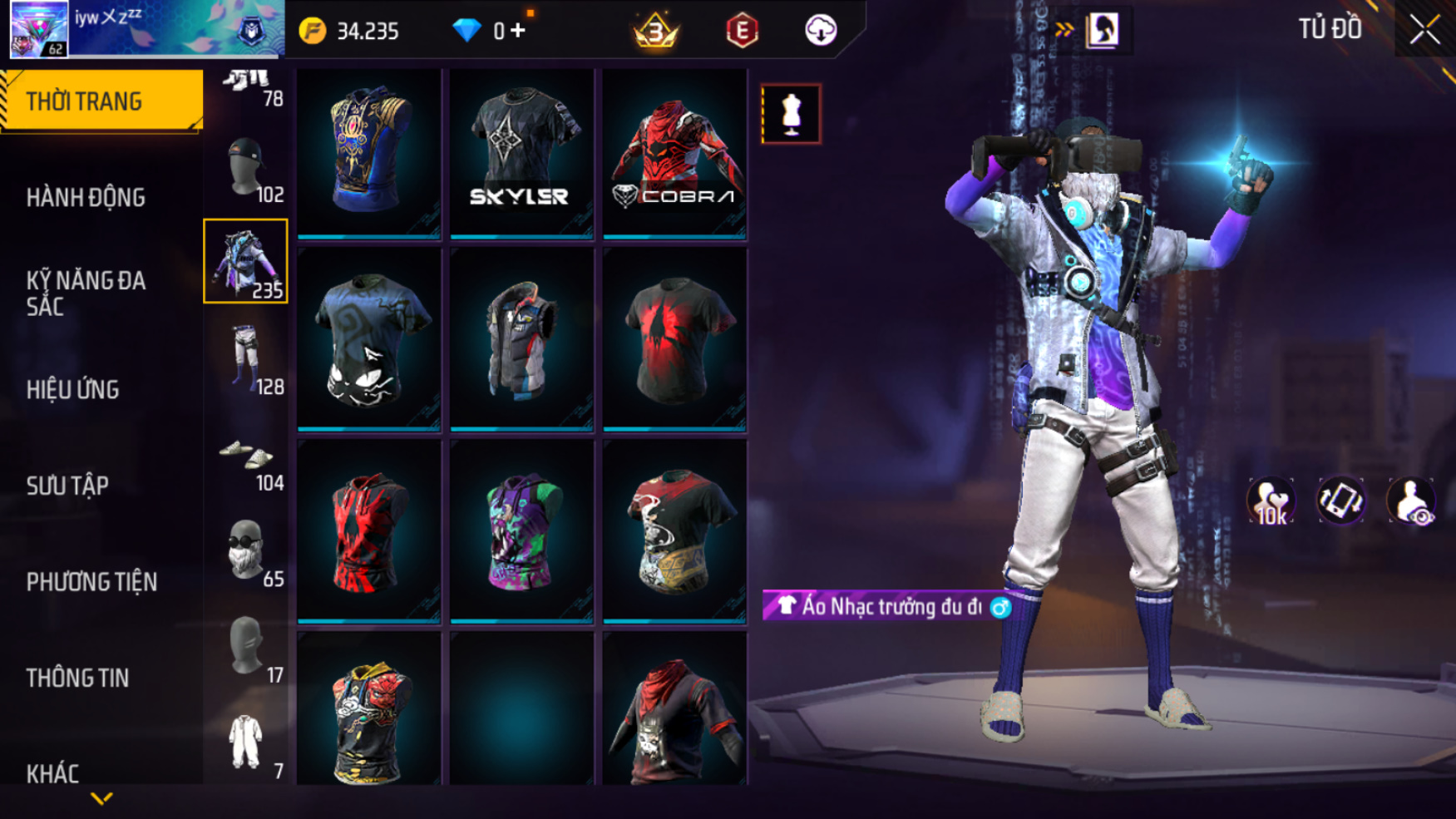This screenshot has height=819, width=1456.
Task: Go to the Sưu Tập tab
Action: click(68, 486)
